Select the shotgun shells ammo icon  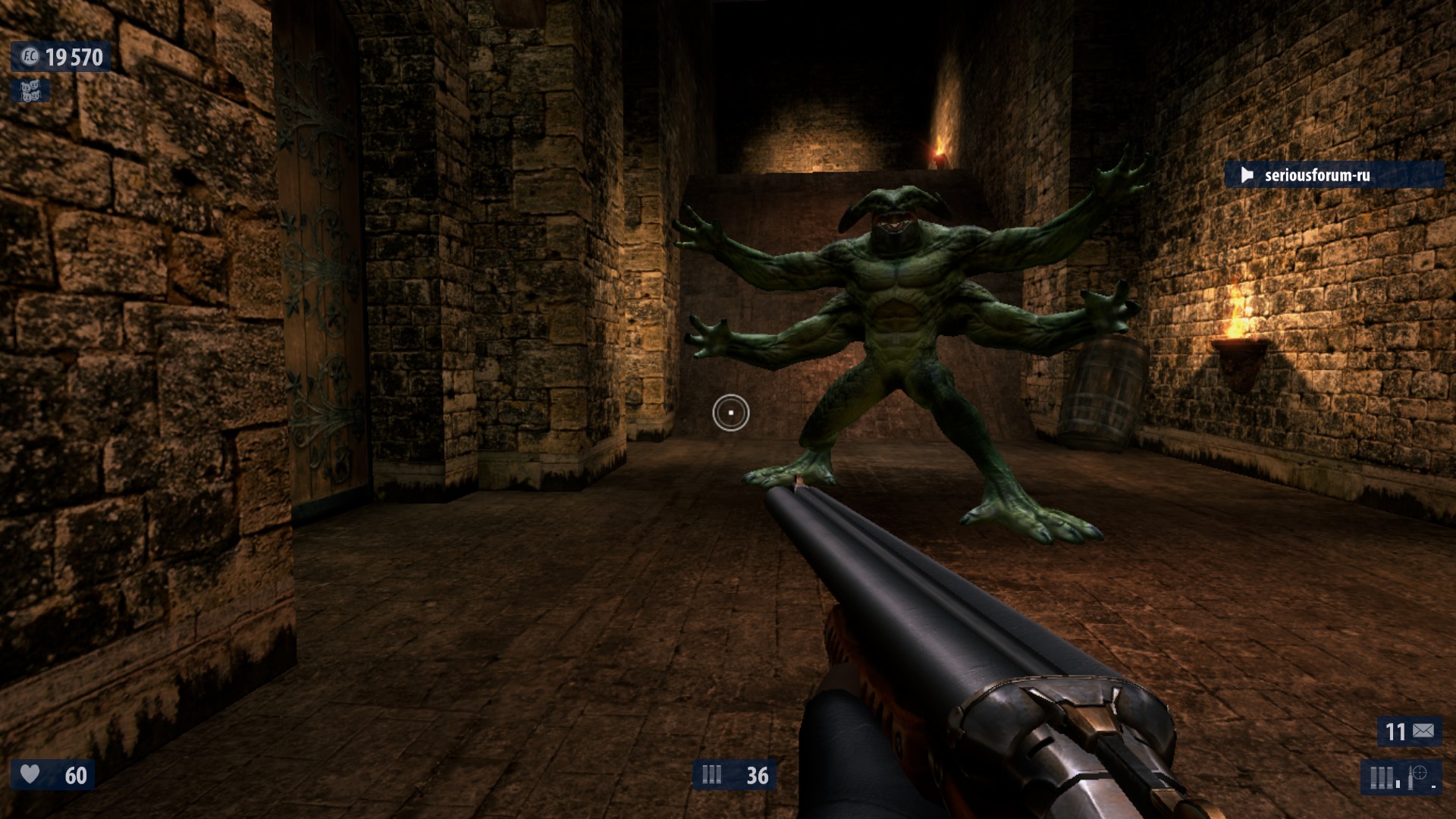(712, 775)
